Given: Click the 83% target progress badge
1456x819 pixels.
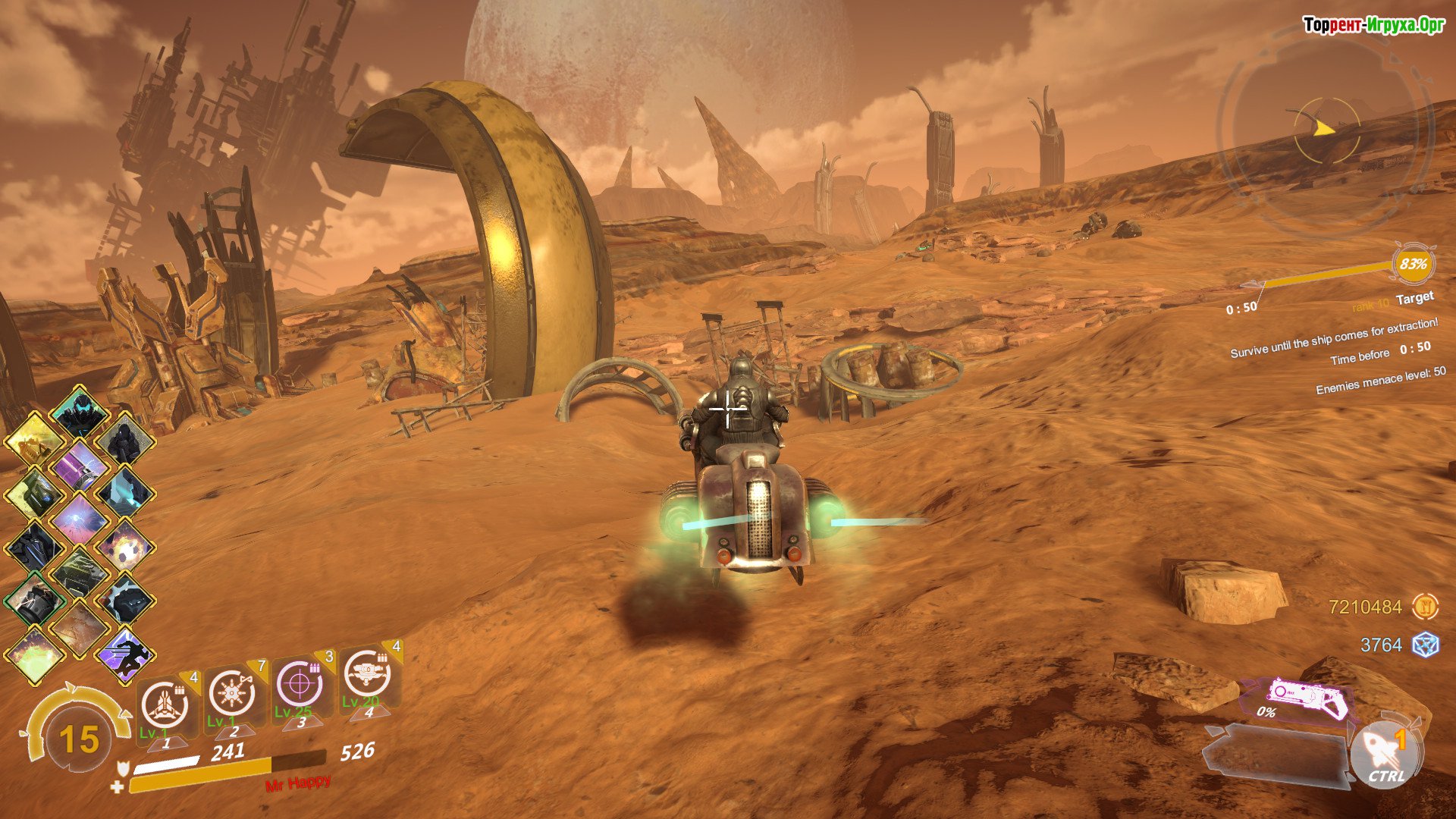Looking at the screenshot, I should (1413, 264).
